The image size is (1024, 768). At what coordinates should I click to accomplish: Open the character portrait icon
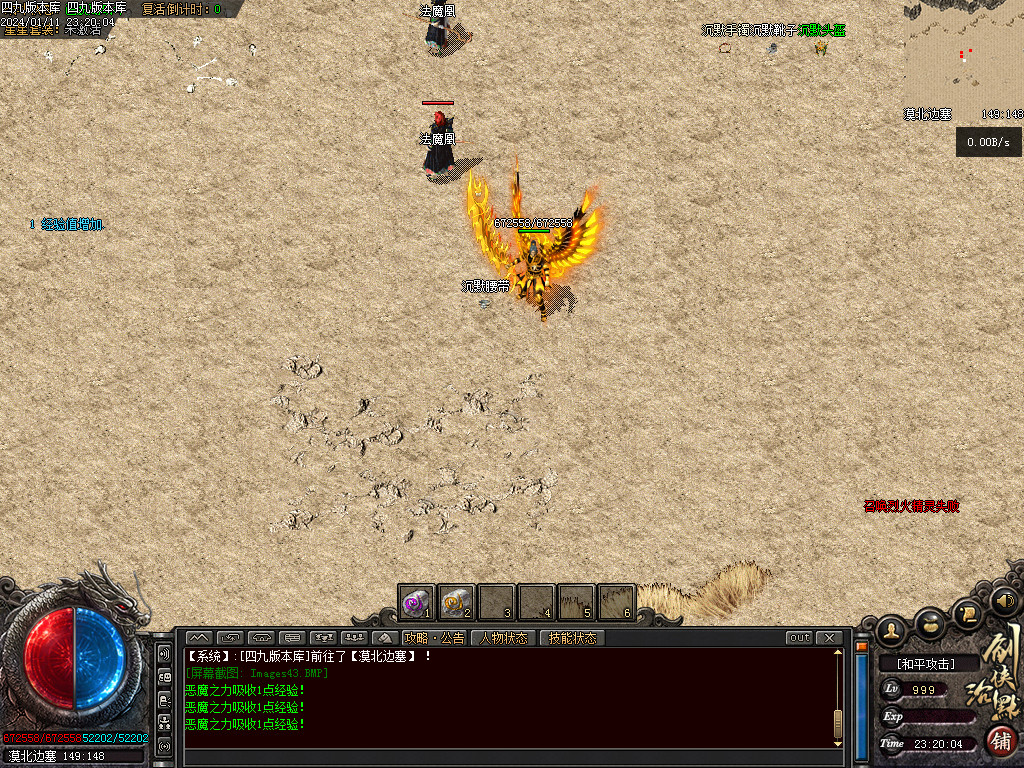click(x=891, y=630)
